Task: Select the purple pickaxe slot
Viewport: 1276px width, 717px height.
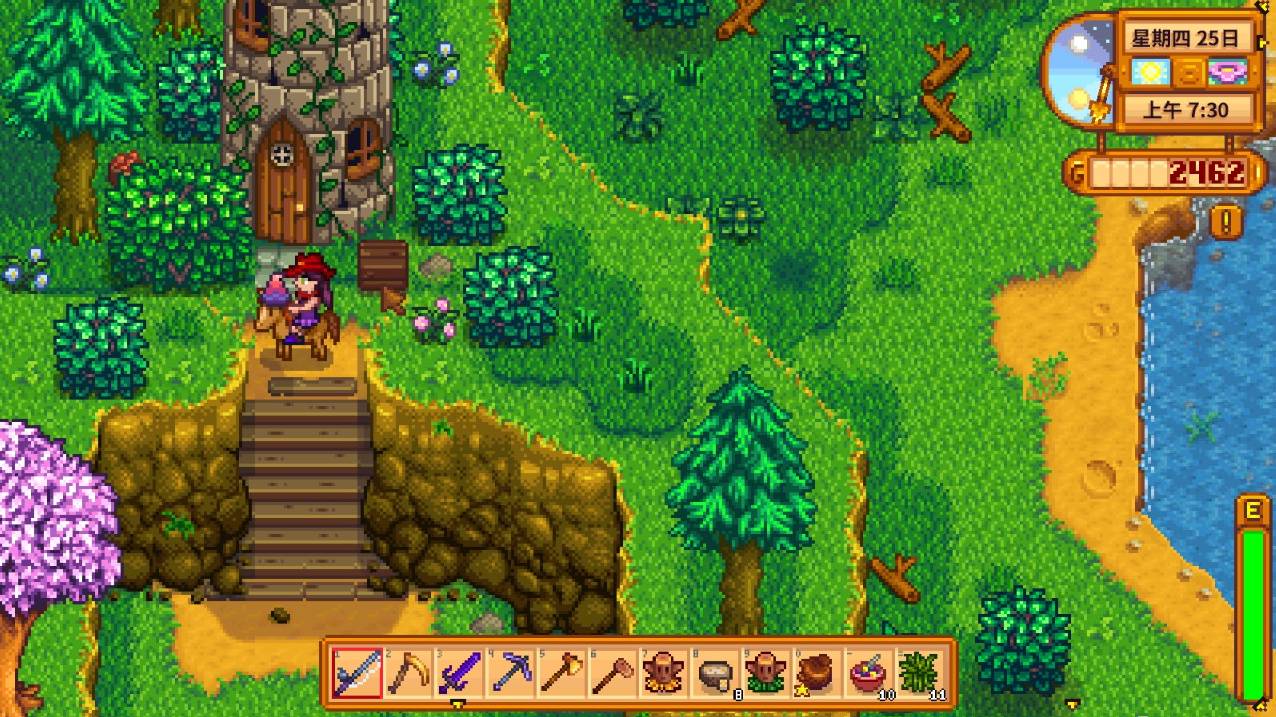Action: click(x=510, y=673)
